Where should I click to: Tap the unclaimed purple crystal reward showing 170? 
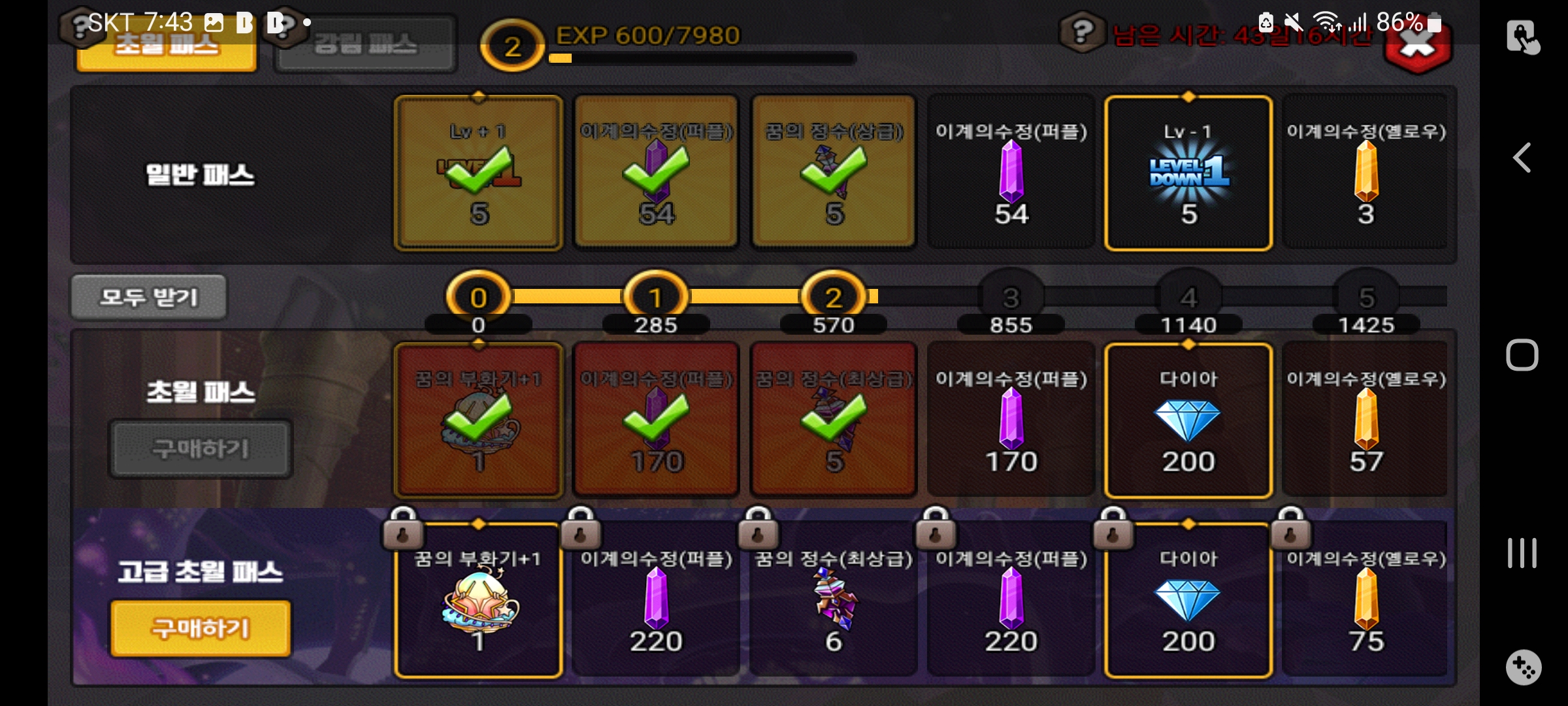1011,420
